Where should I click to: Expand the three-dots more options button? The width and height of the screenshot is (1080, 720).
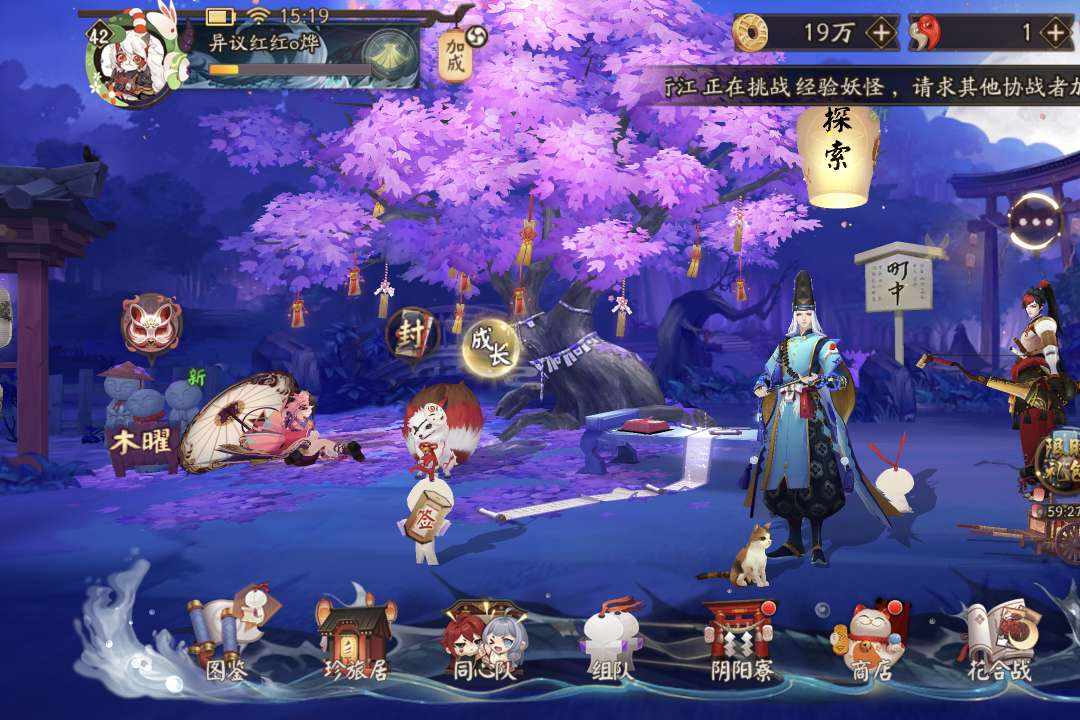tap(1035, 222)
